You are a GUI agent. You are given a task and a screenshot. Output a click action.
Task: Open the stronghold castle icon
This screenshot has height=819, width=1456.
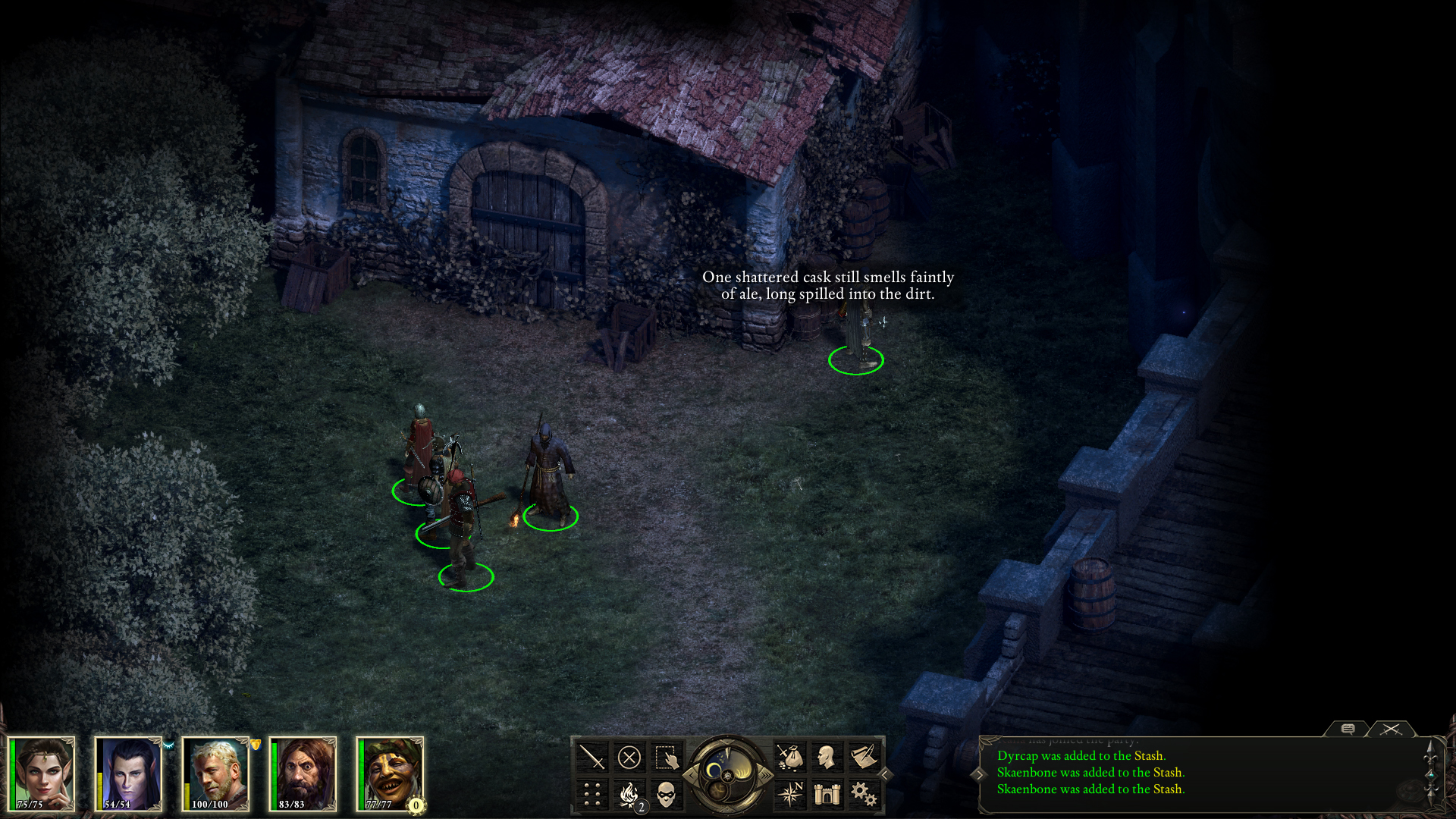[827, 794]
